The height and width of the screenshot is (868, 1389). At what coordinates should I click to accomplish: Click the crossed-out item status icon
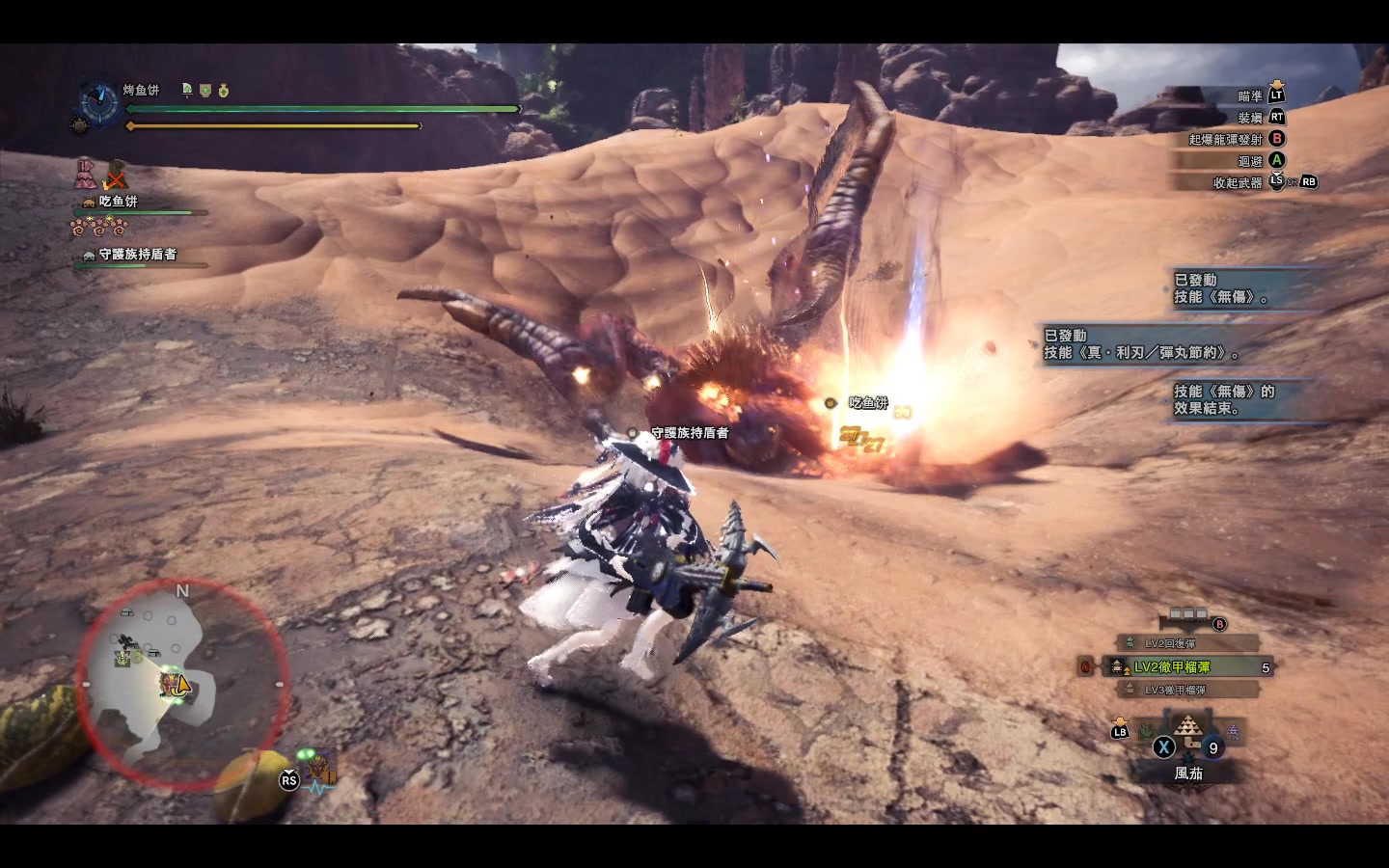(116, 176)
